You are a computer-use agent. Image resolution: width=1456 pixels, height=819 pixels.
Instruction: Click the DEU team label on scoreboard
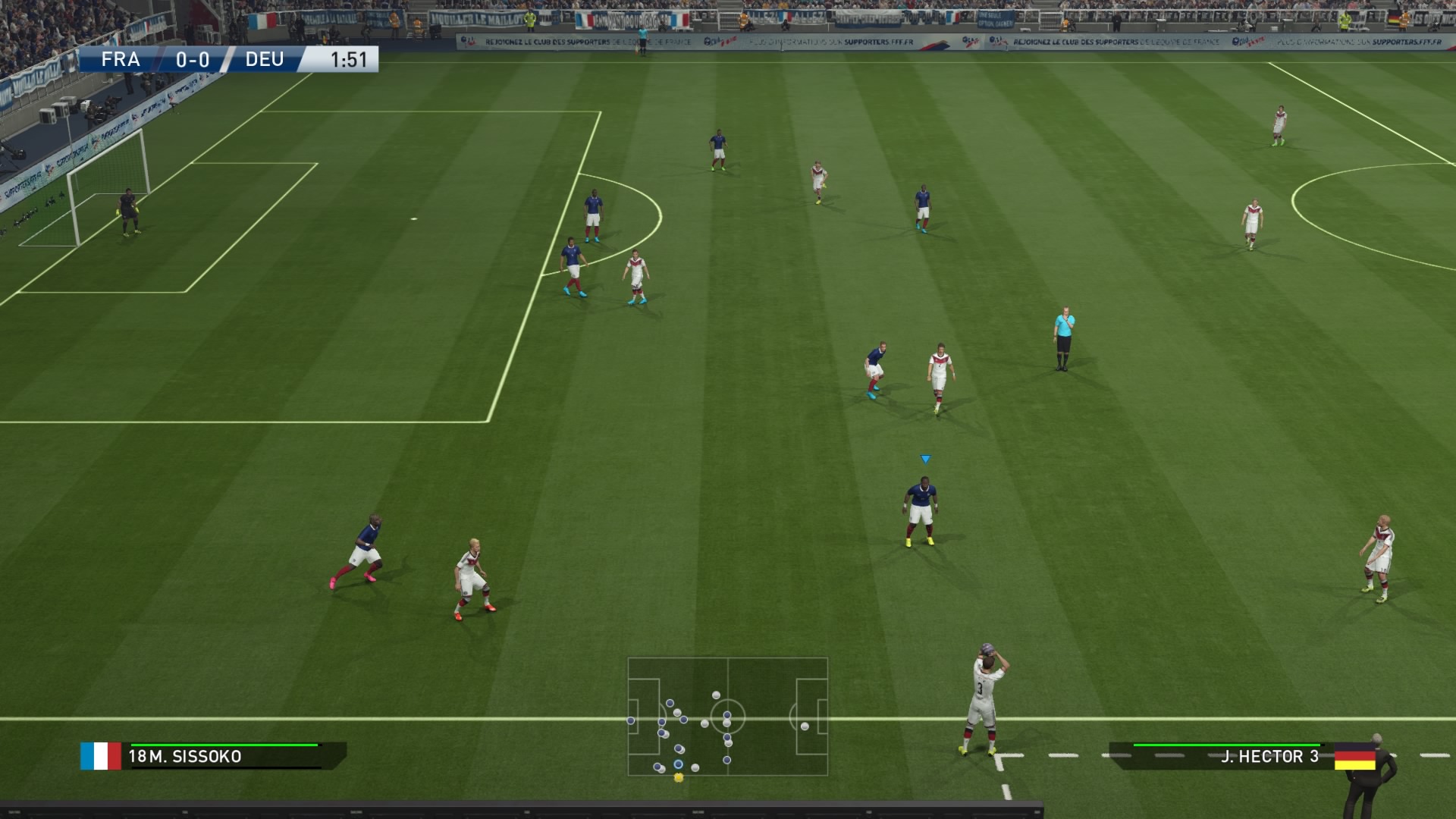[265, 59]
